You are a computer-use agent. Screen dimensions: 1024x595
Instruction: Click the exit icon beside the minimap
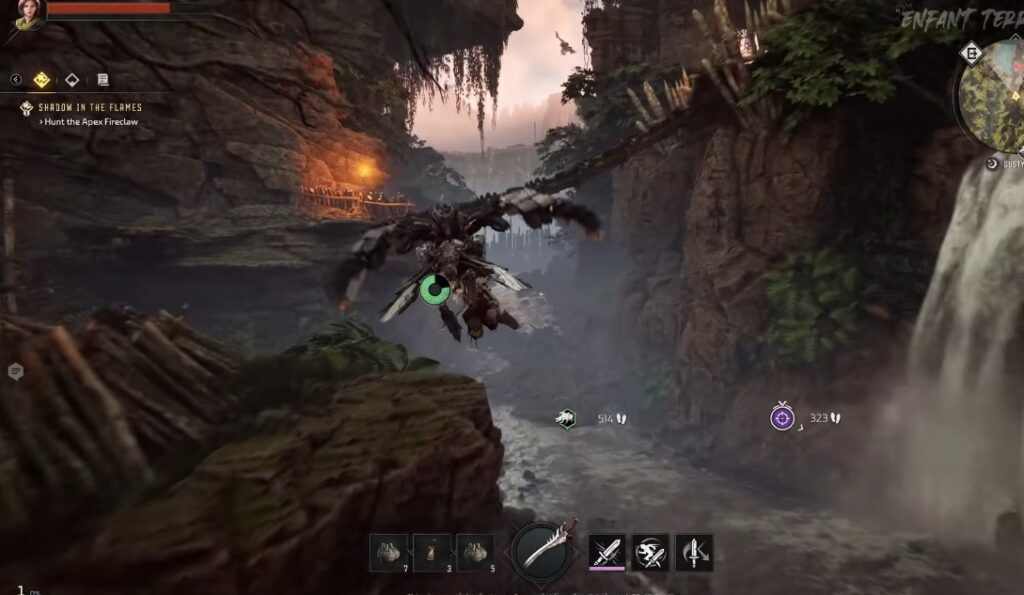click(970, 52)
